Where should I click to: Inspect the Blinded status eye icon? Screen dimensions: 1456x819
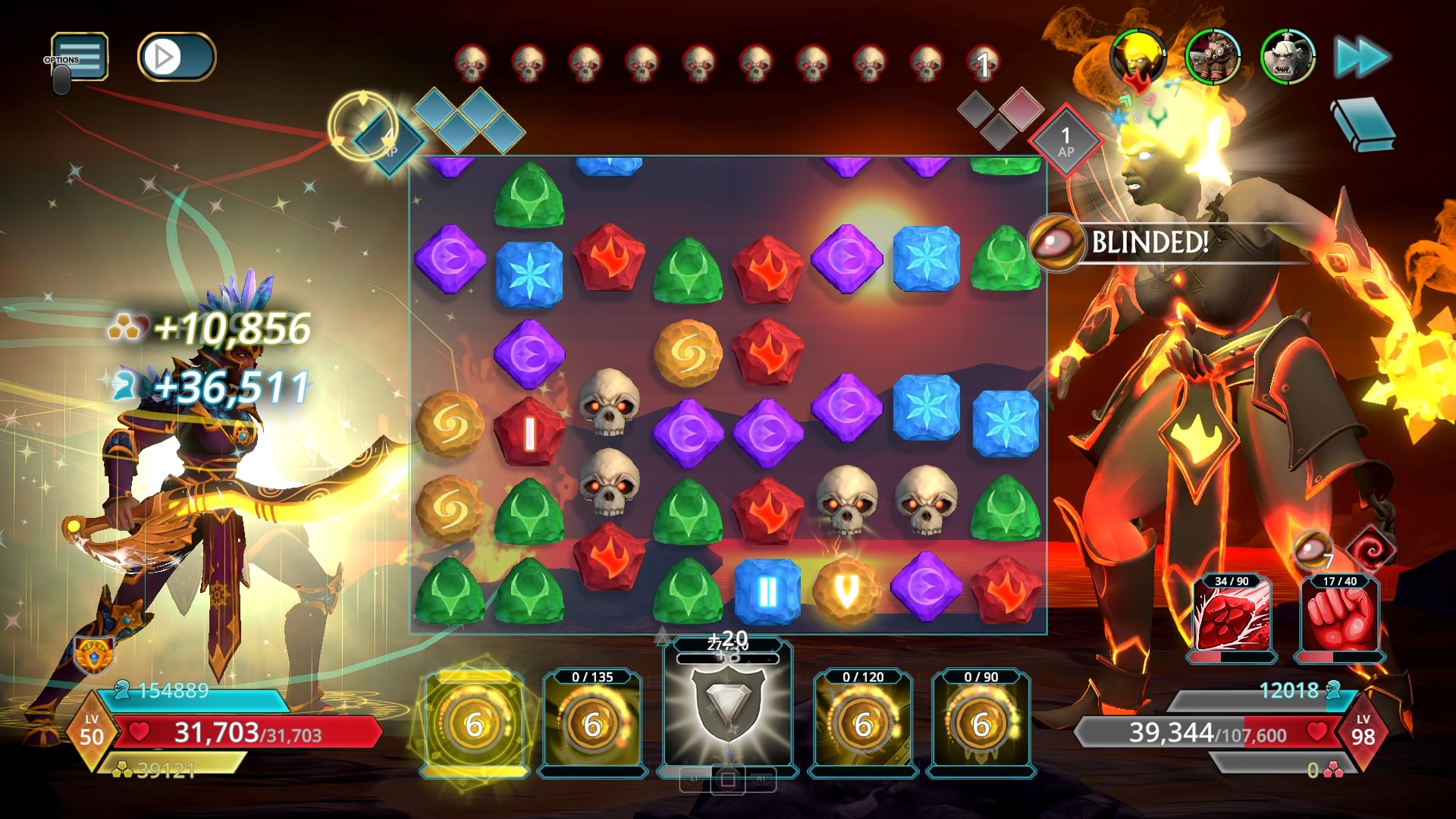point(1057,243)
